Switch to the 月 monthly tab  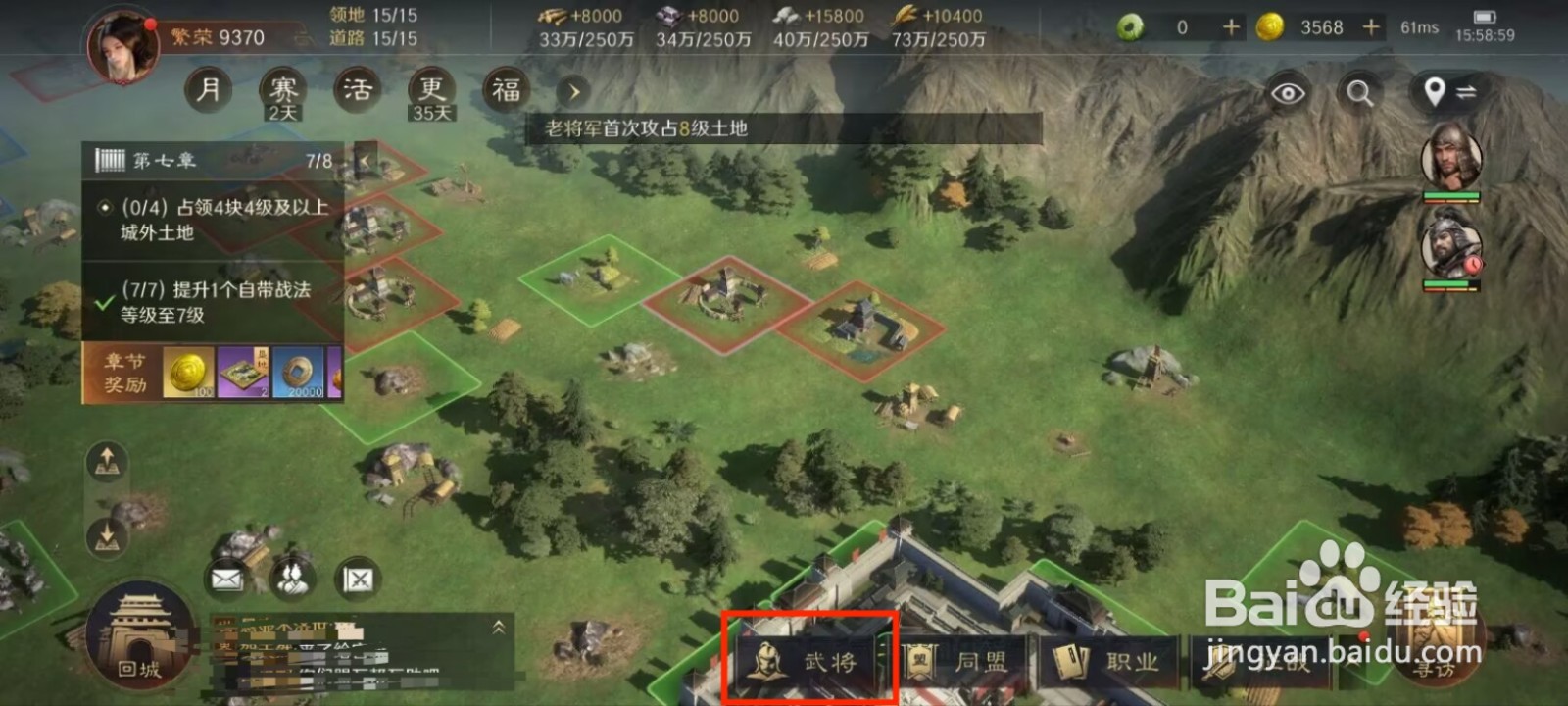(207, 89)
